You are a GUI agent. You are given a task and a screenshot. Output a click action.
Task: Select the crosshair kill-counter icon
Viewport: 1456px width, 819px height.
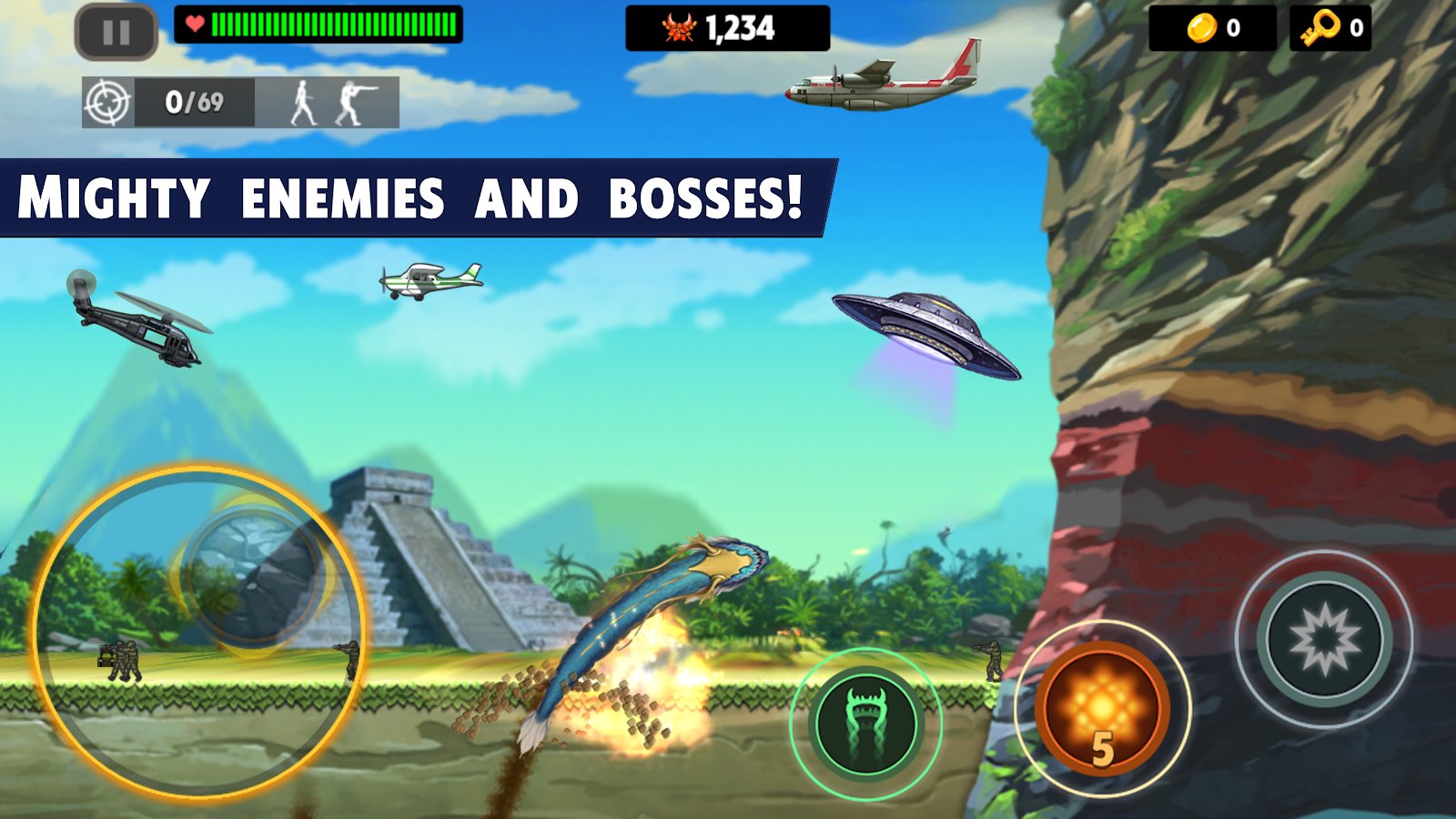107,99
